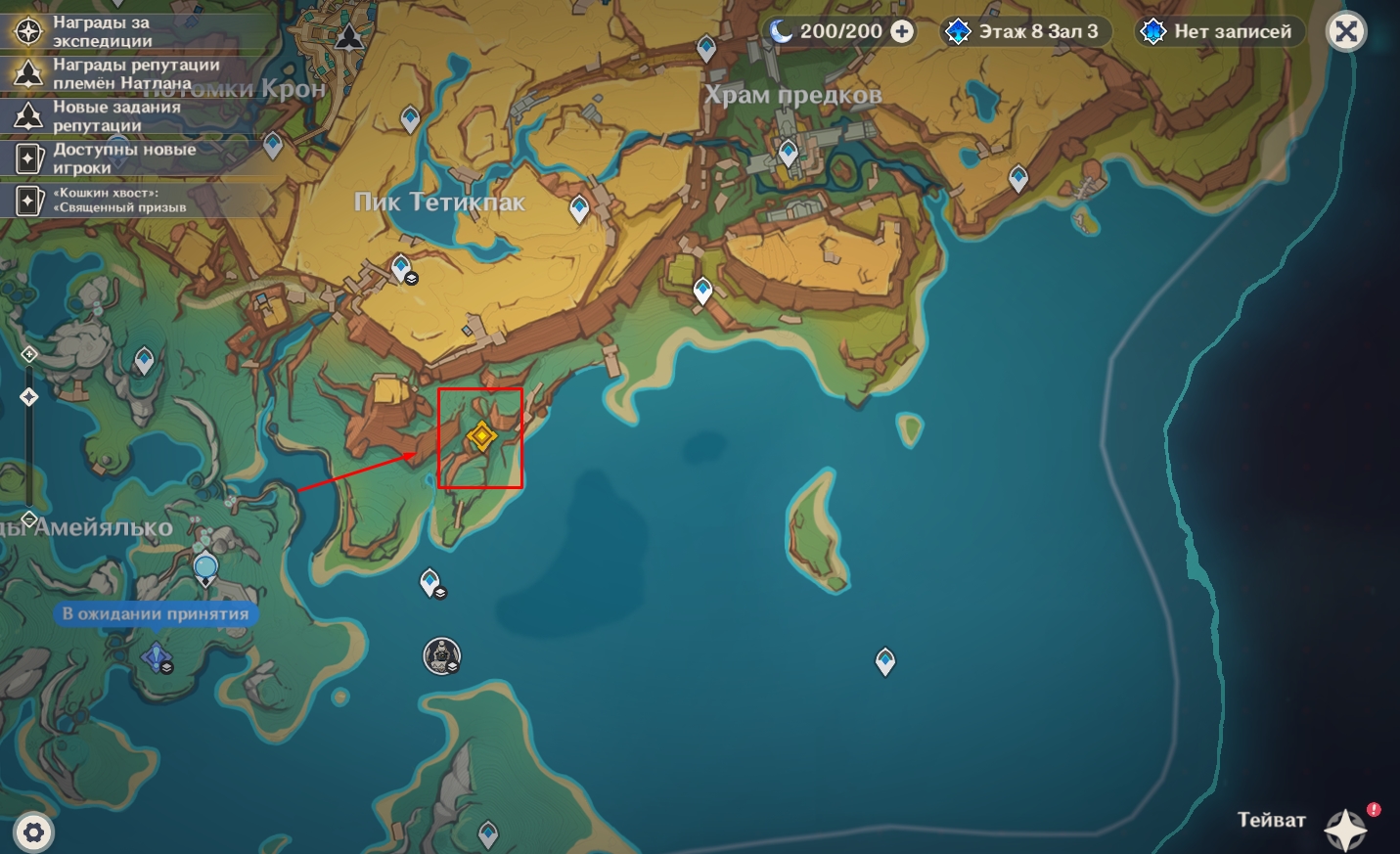This screenshot has height=854, width=1400.
Task: Select the teleport waypoint near «Храм предков»
Action: click(789, 153)
